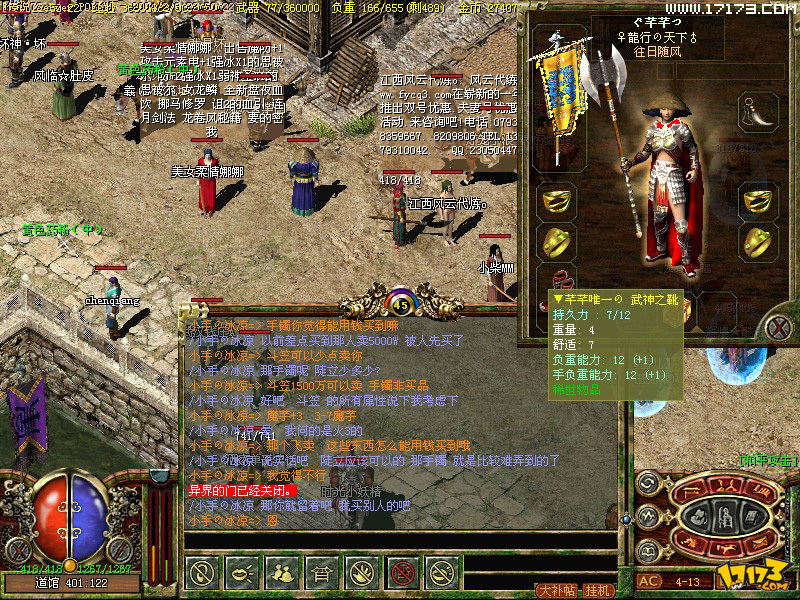Click the zigzag lightning round button
This screenshot has width=800, height=600.
[x=647, y=514]
